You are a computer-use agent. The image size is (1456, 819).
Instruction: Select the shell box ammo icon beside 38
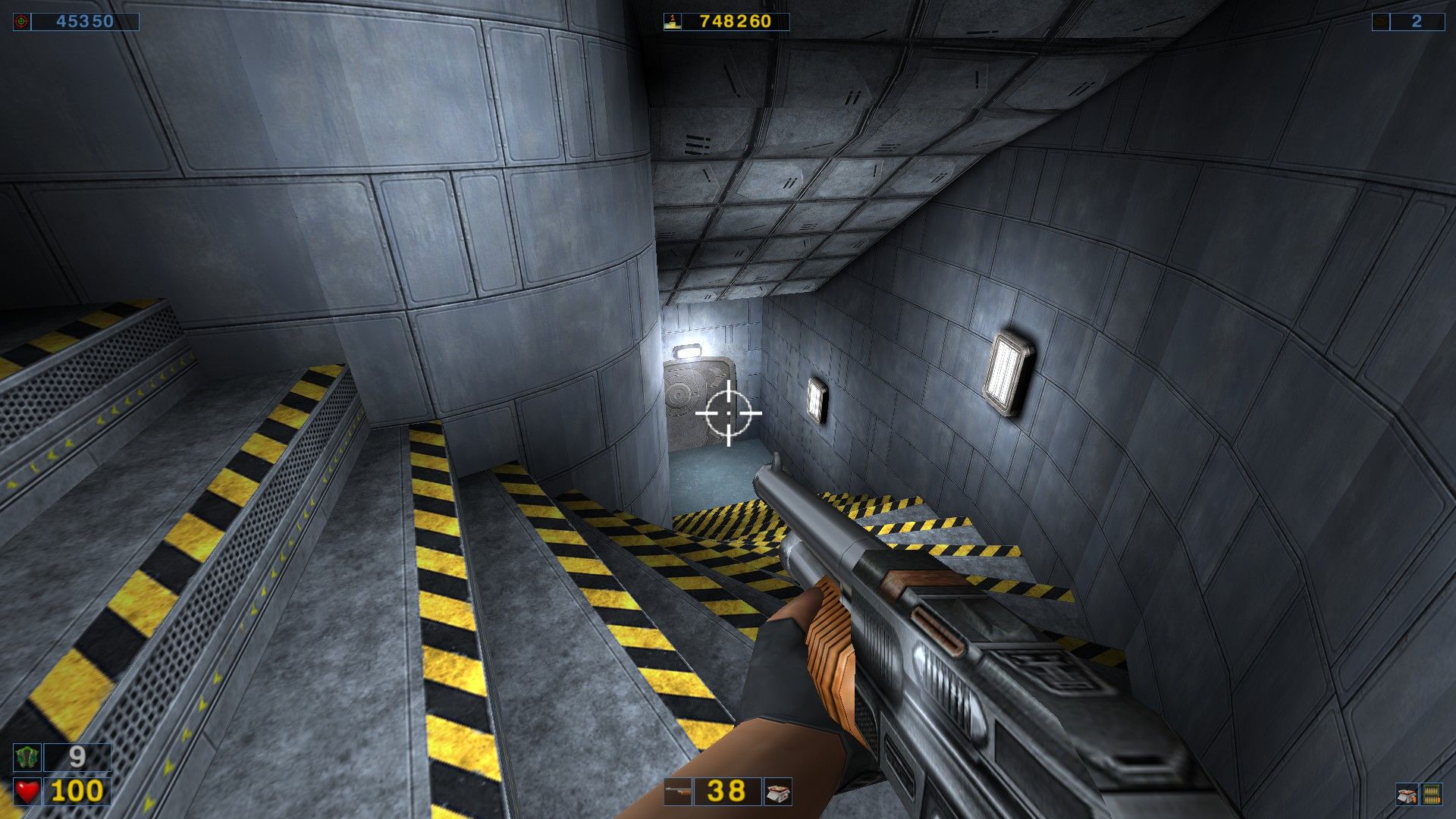(778, 792)
